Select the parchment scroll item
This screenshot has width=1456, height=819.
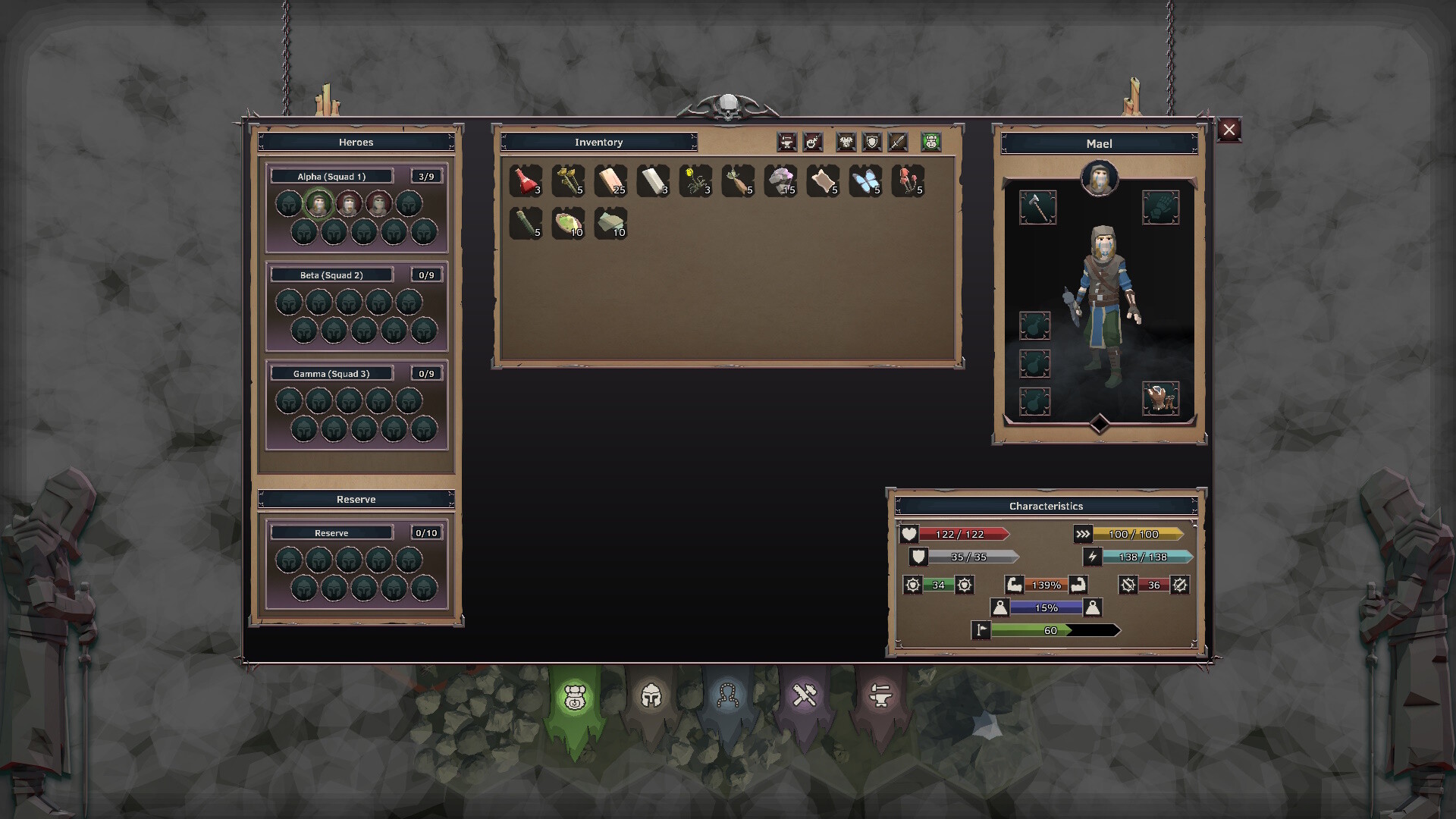(x=823, y=181)
